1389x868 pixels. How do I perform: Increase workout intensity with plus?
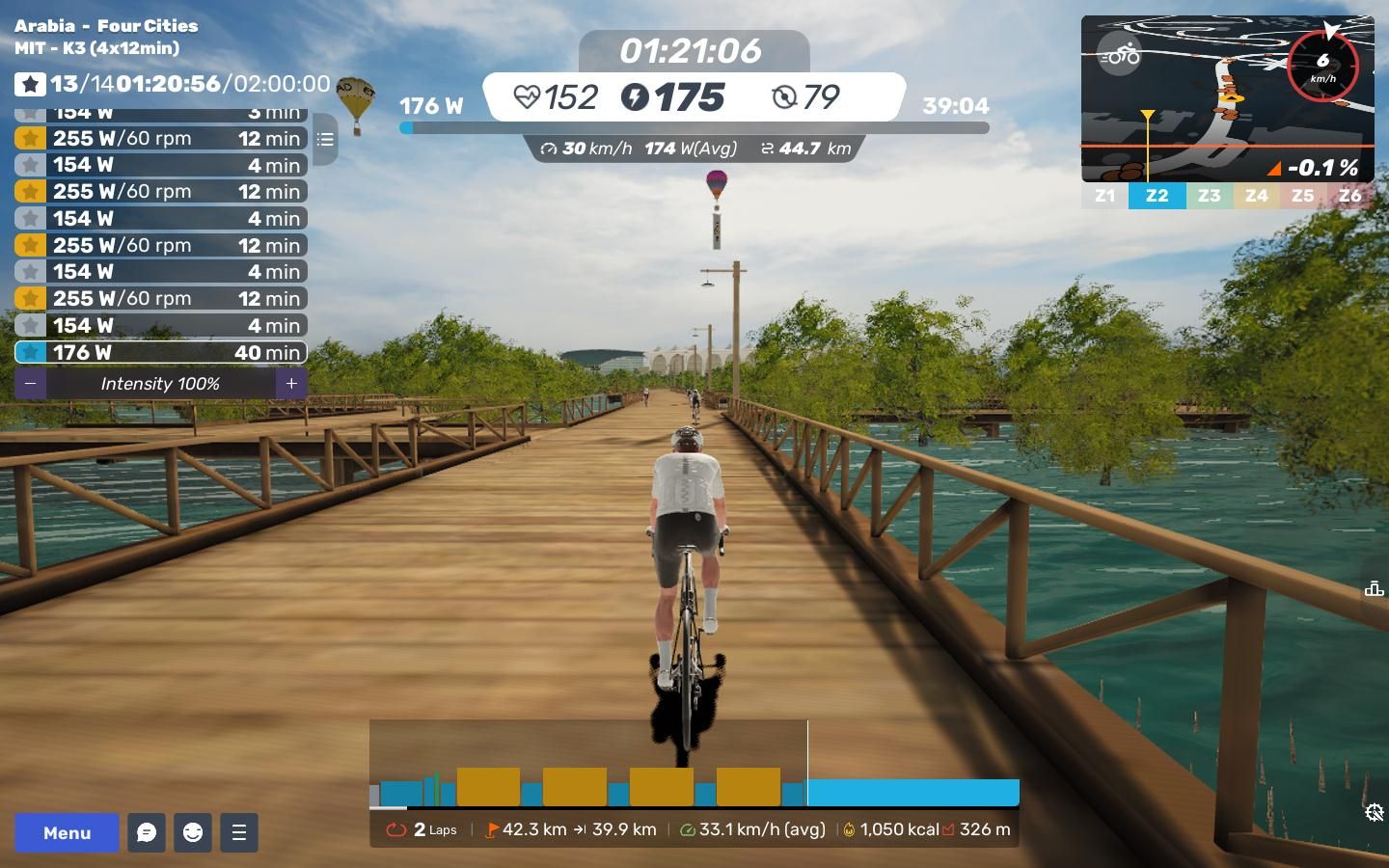[291, 384]
